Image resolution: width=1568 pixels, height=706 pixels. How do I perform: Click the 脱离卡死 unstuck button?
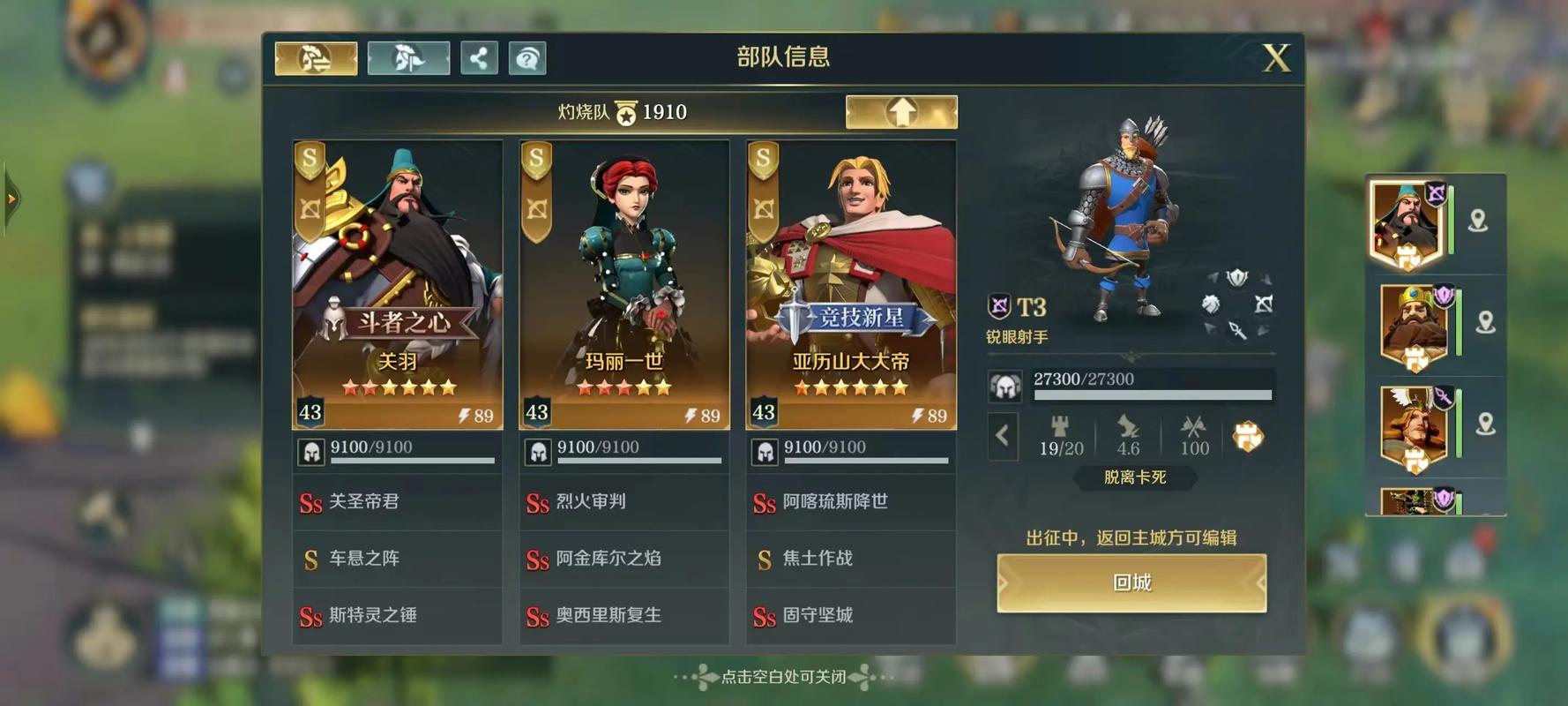[1135, 477]
